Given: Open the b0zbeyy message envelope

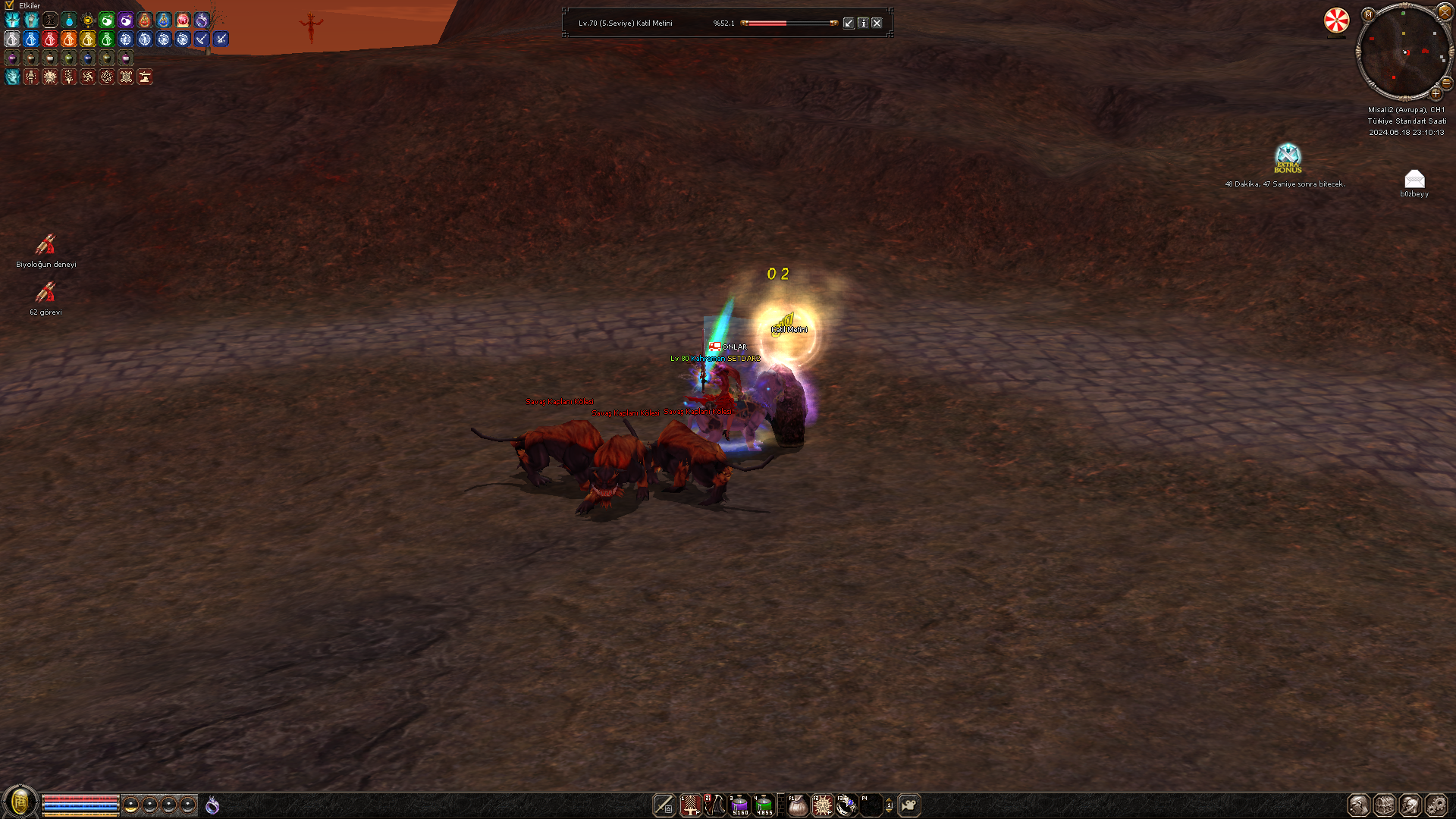Looking at the screenshot, I should click(x=1414, y=179).
